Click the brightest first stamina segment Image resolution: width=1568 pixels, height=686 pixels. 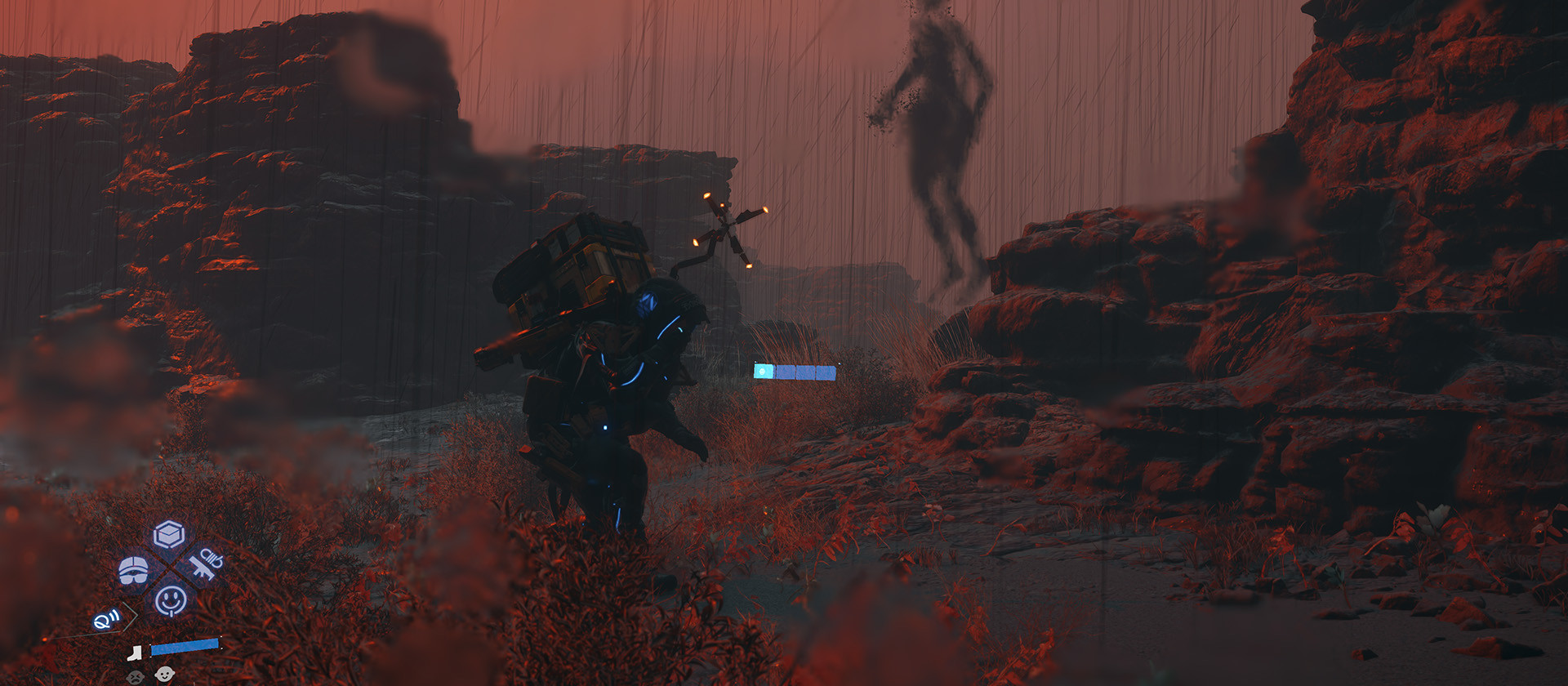(764, 372)
